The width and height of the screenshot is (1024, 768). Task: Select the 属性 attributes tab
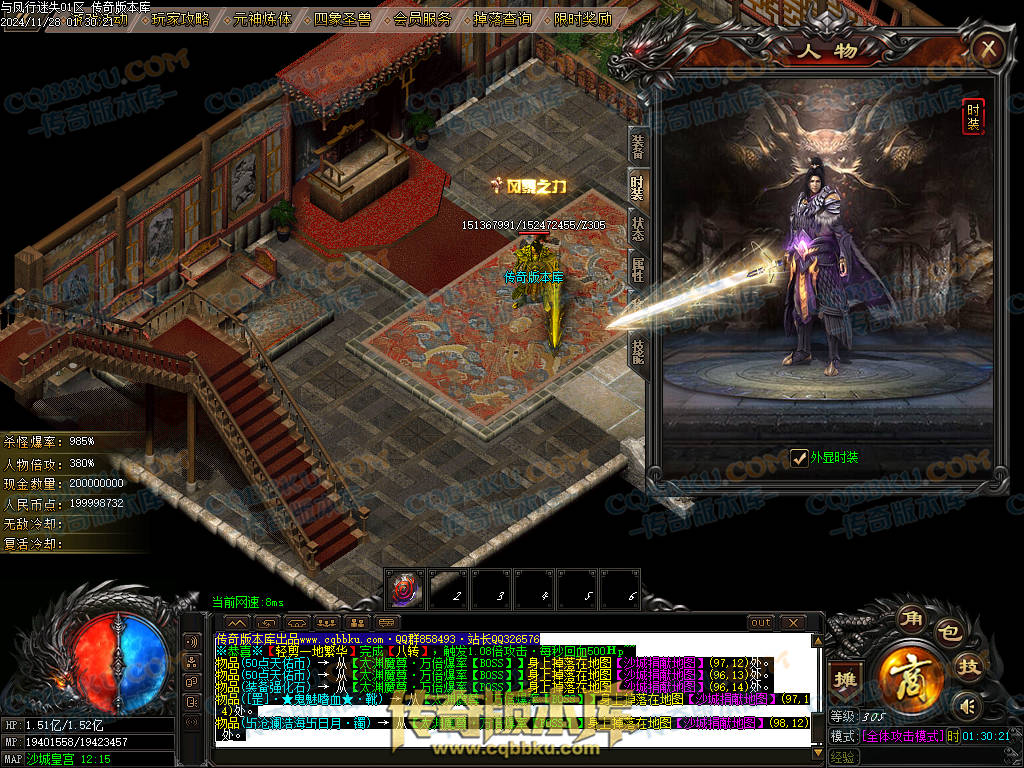coord(638,270)
